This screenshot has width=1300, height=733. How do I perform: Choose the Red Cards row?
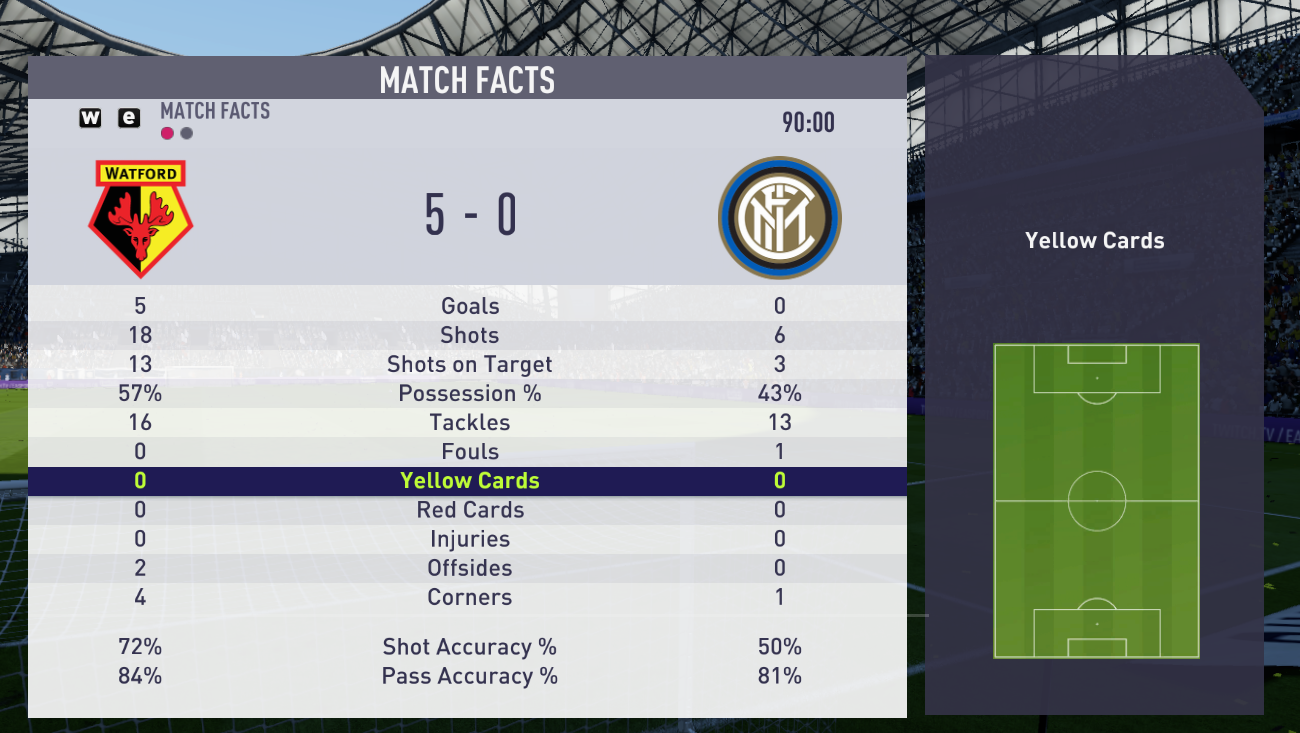click(x=469, y=510)
